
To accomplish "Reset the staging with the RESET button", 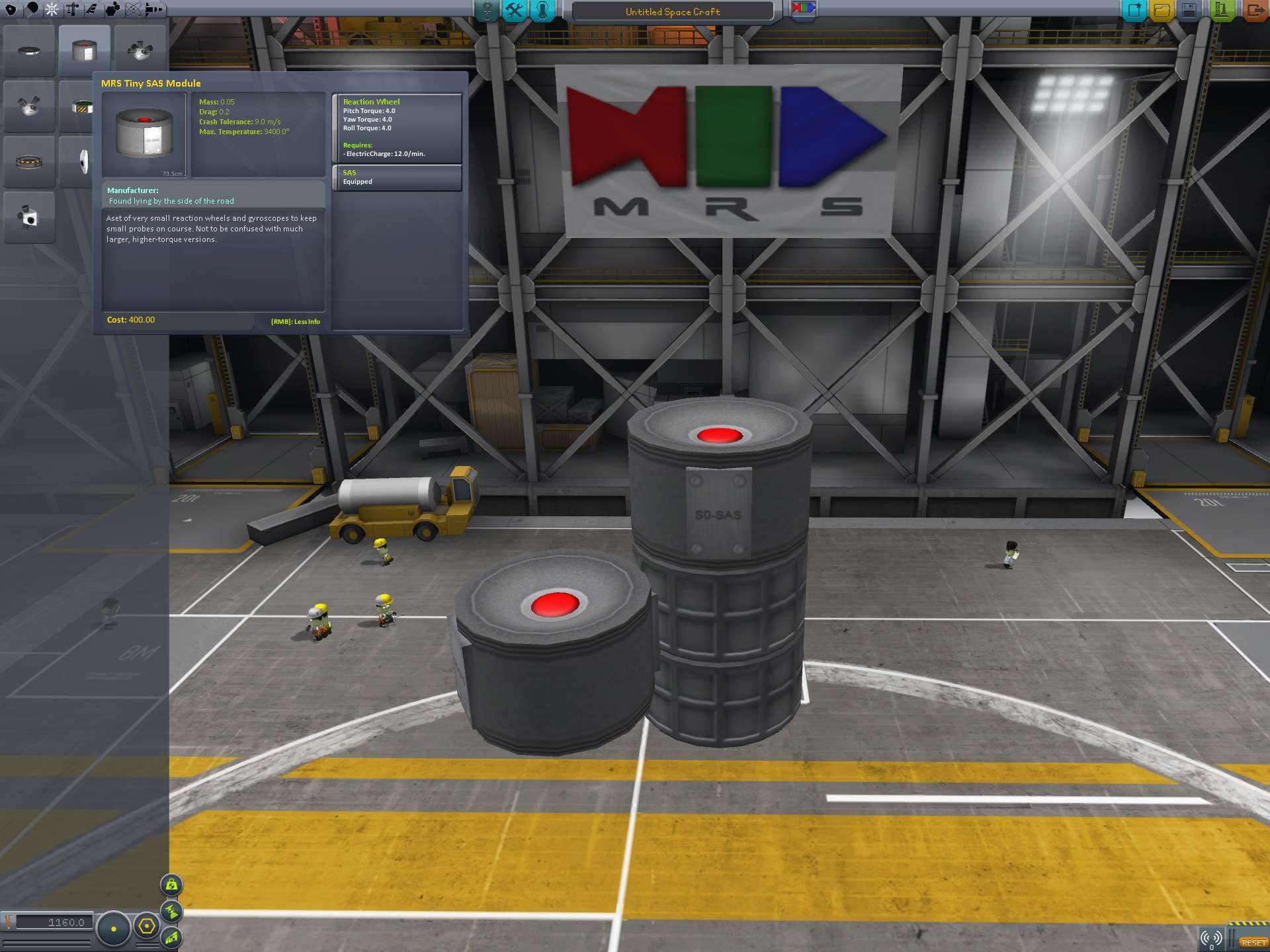I will click(x=1253, y=943).
